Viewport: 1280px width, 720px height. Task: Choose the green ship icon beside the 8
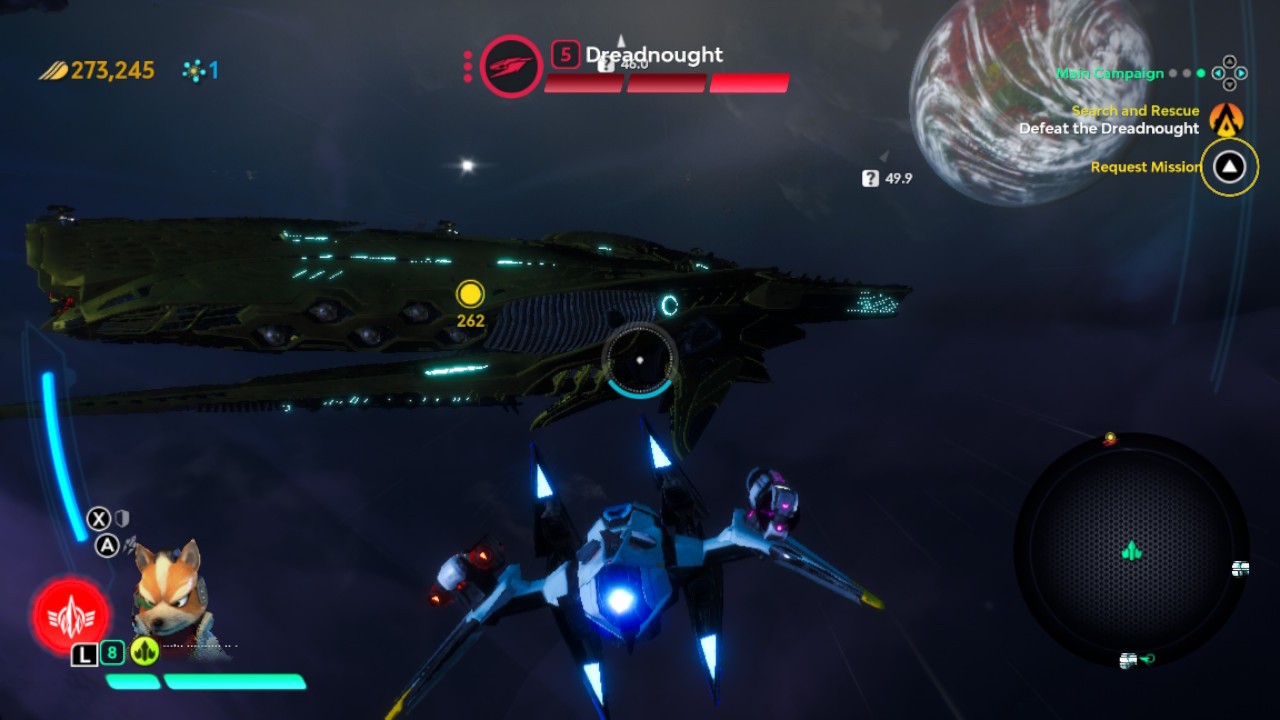click(145, 652)
